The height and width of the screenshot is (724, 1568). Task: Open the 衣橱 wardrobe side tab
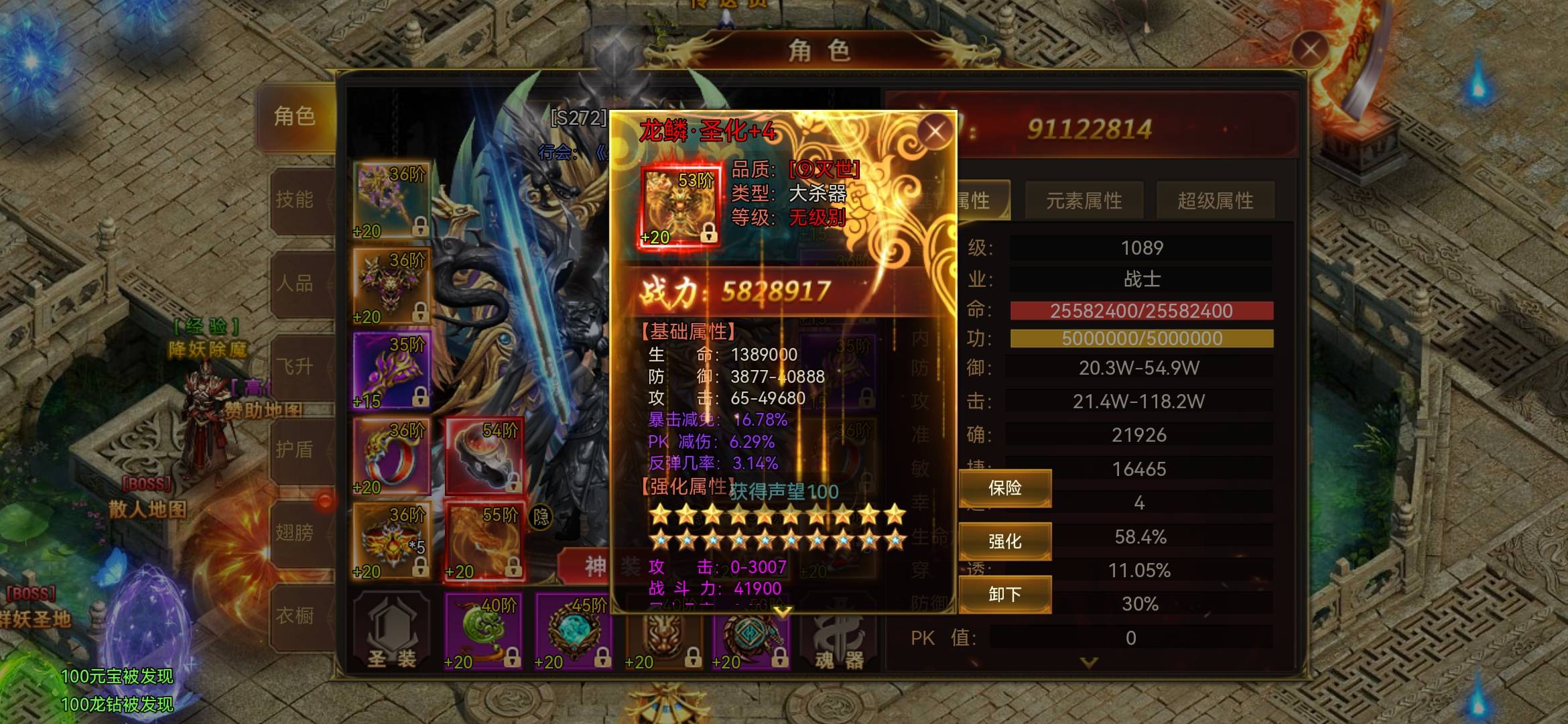[295, 615]
